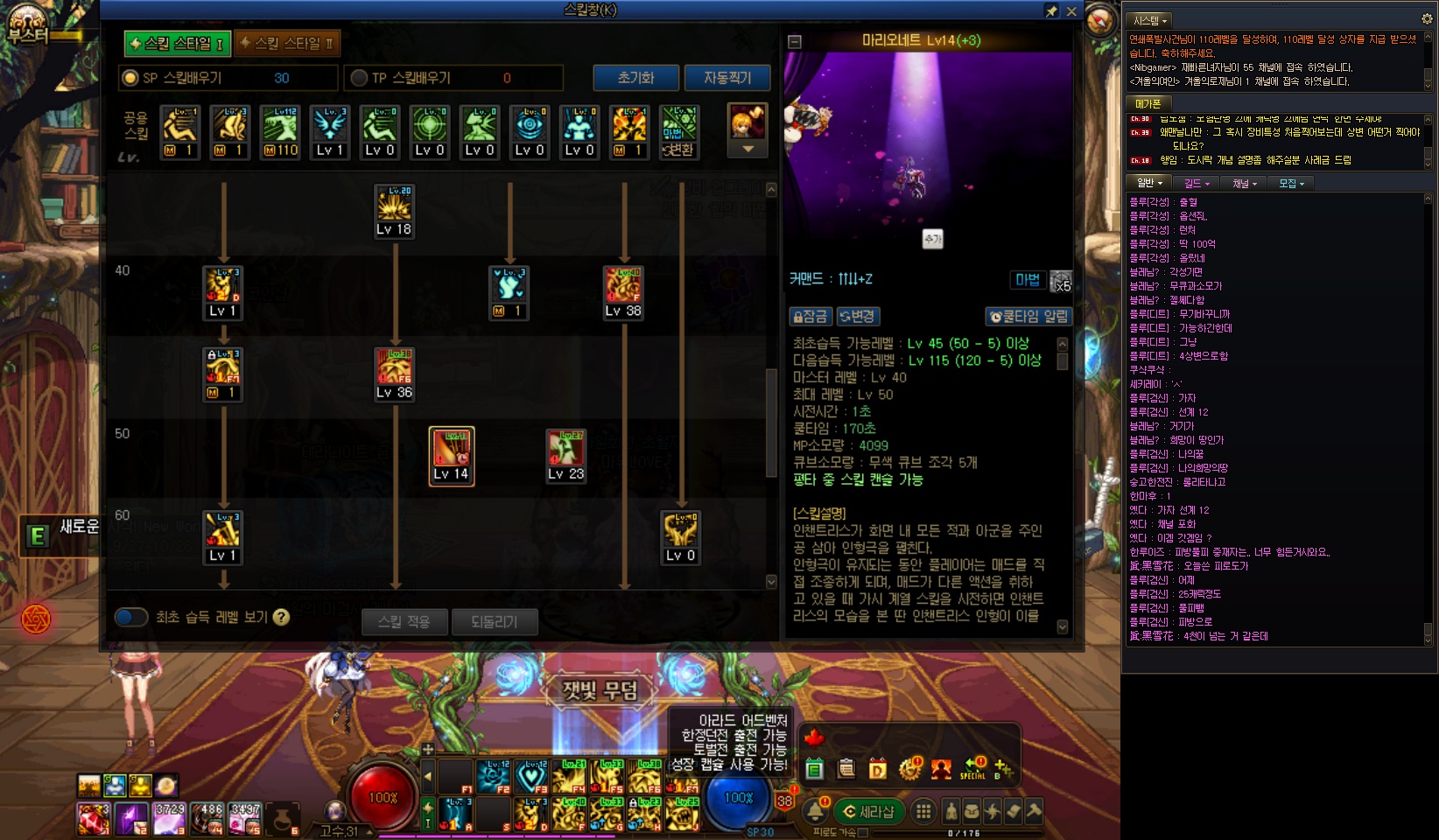Select the Lv 18 skill icon

tap(394, 211)
